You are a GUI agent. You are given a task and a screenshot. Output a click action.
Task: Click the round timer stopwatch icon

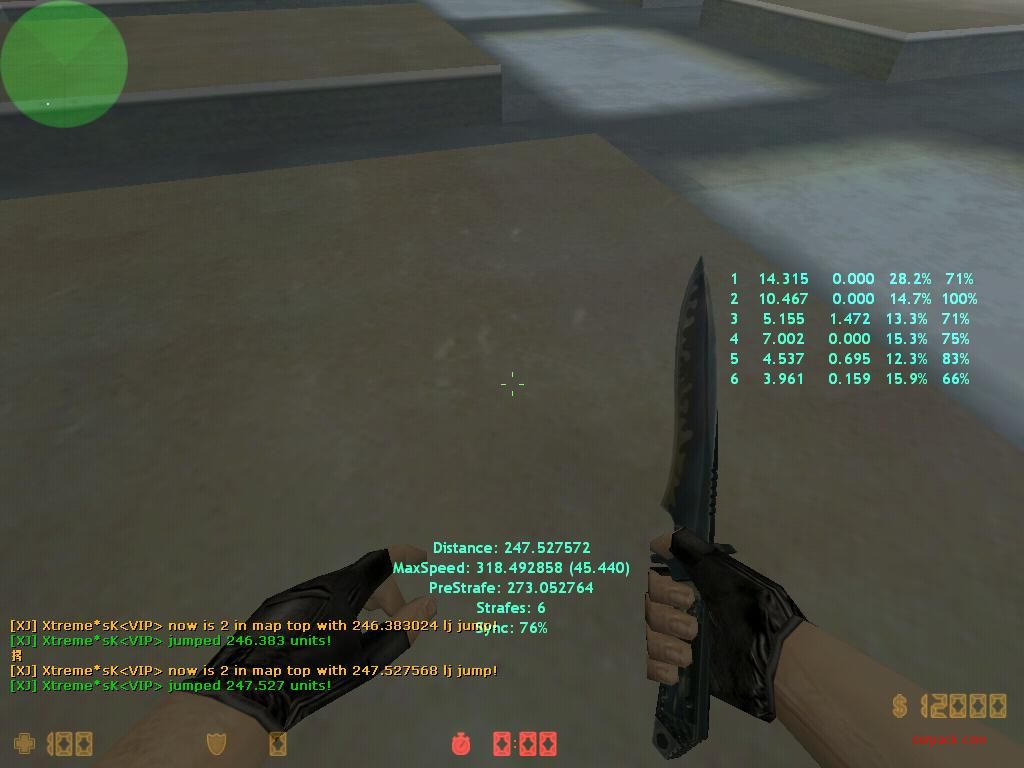click(x=461, y=743)
